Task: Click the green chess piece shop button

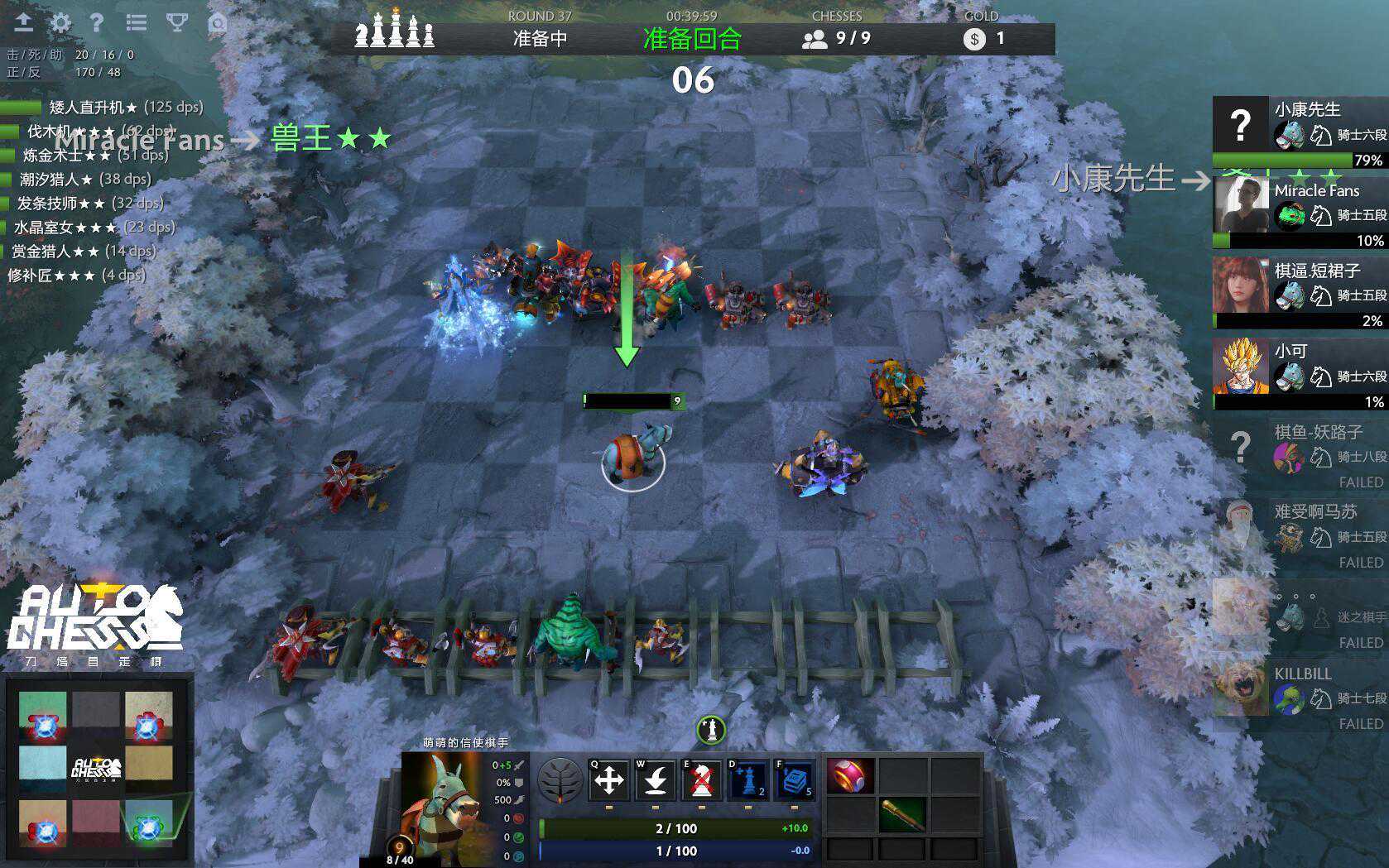Action: pos(711,730)
